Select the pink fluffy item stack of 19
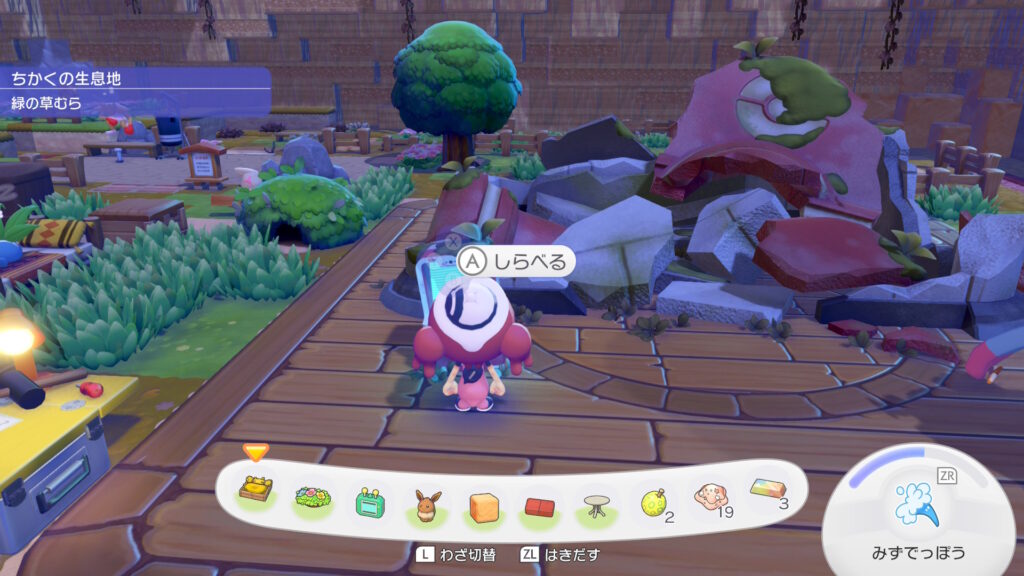The width and height of the screenshot is (1024, 576). pos(711,498)
